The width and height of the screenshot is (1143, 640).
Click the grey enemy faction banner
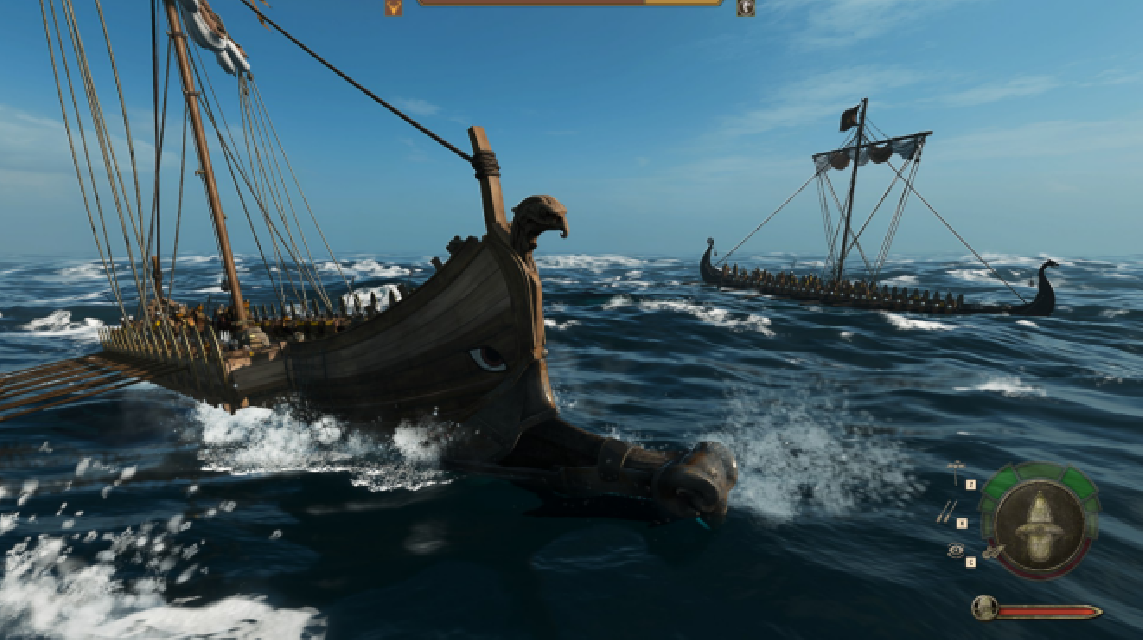tap(745, 7)
